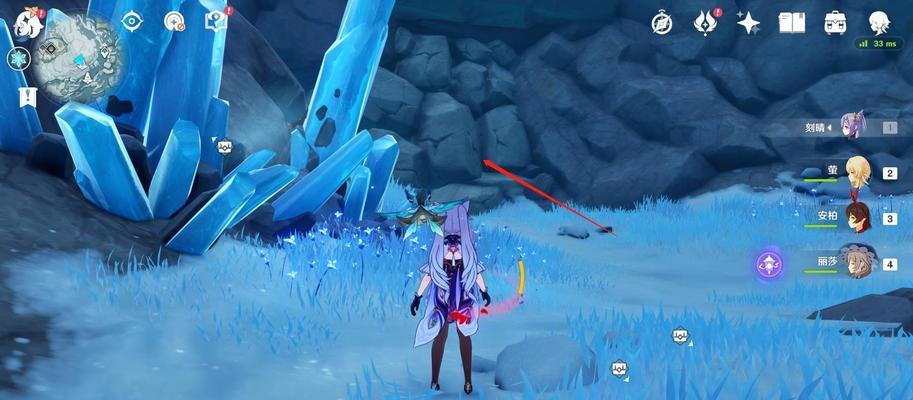Open the adventurer handbook book icon
This screenshot has width=913, height=400.
tap(792, 21)
